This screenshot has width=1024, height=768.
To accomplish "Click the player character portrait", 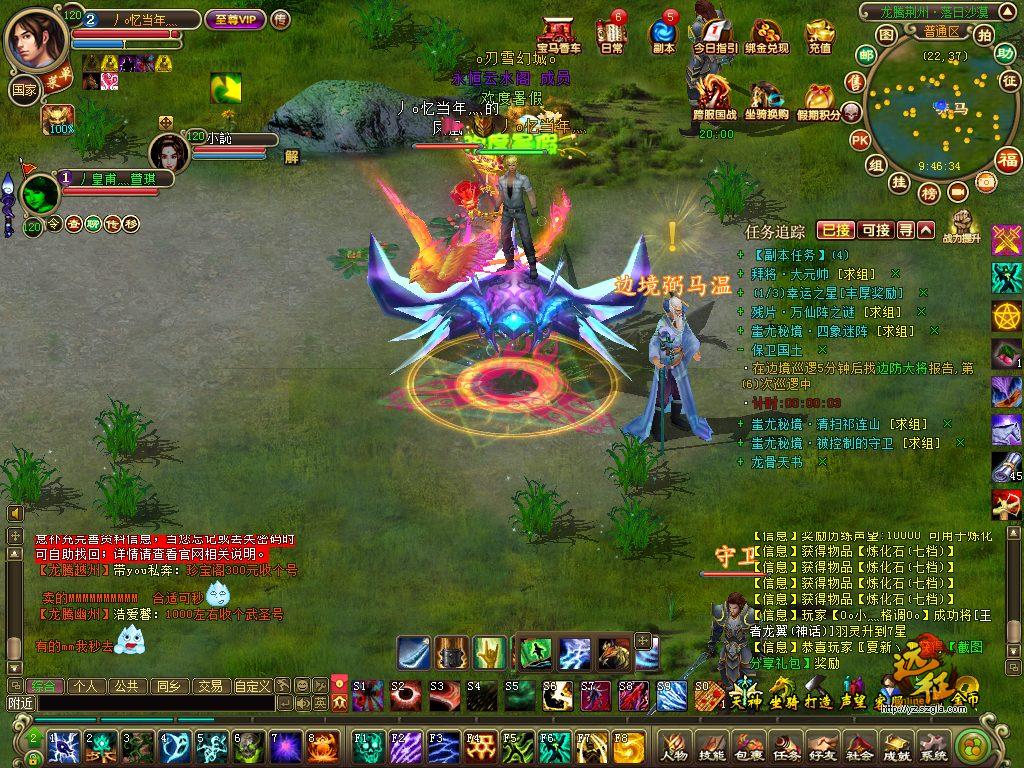I will [x=36, y=37].
